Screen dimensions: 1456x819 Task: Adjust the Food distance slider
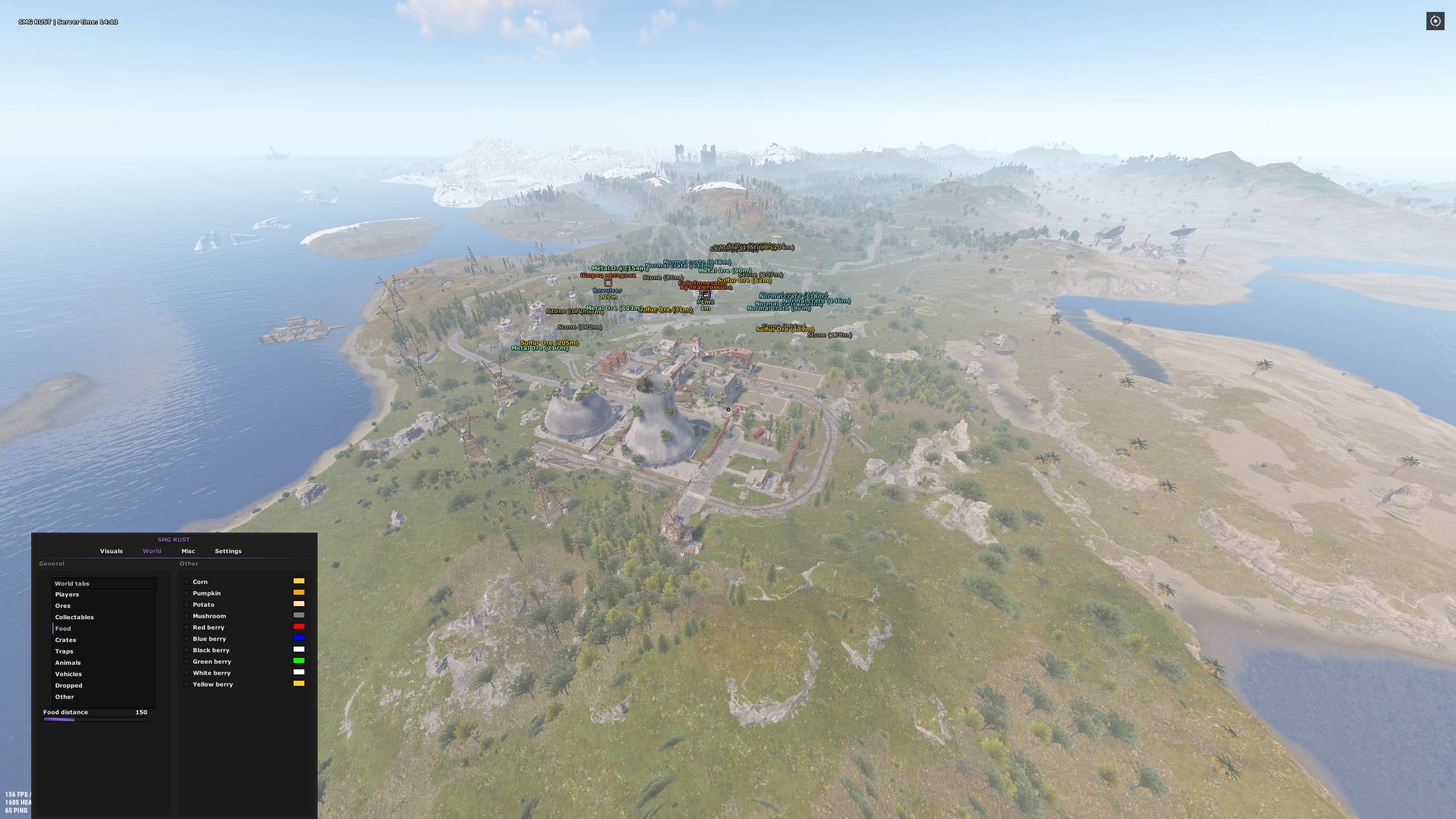pos(95,719)
